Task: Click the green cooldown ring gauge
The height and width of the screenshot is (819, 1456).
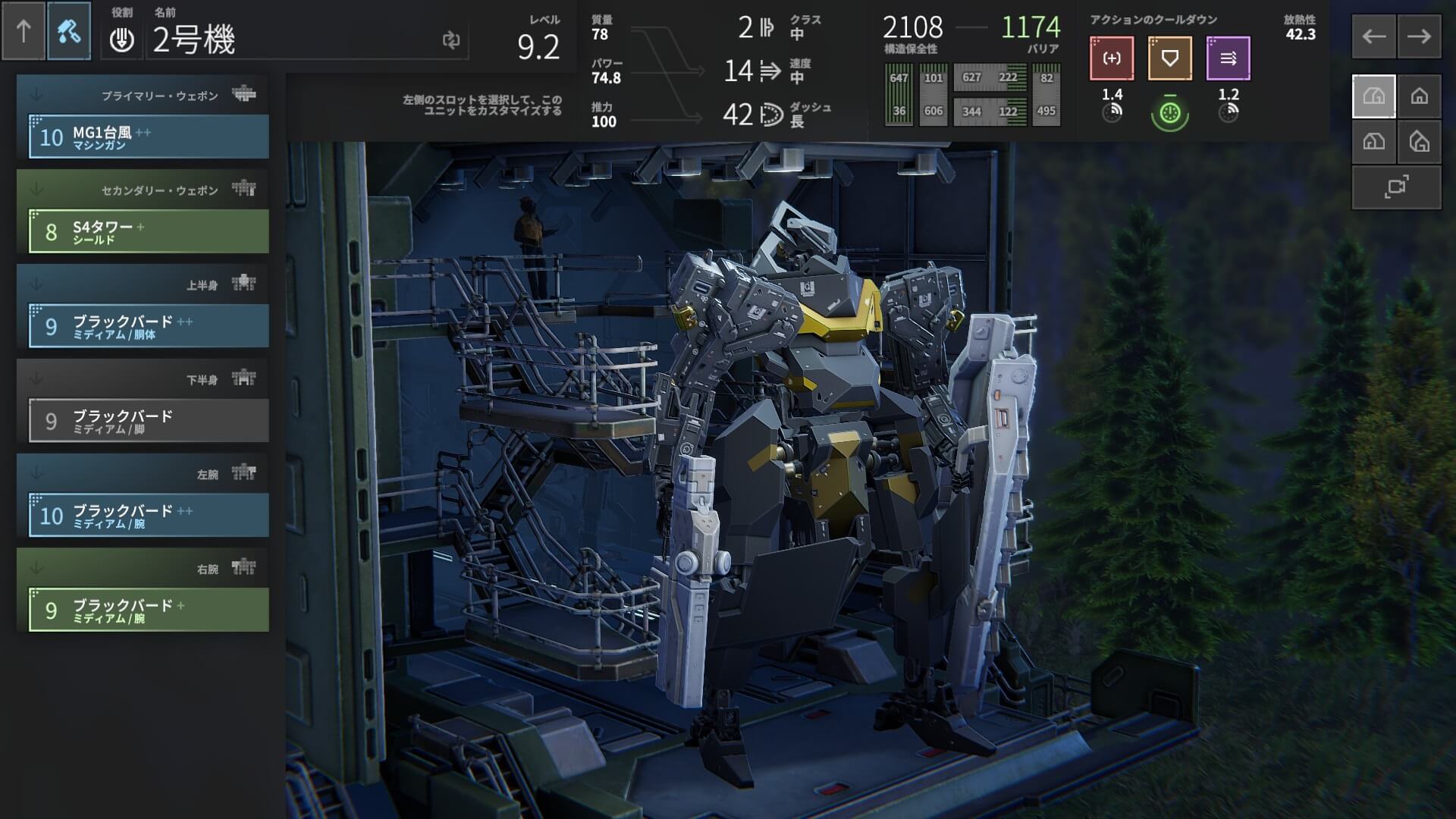Action: (x=1169, y=110)
